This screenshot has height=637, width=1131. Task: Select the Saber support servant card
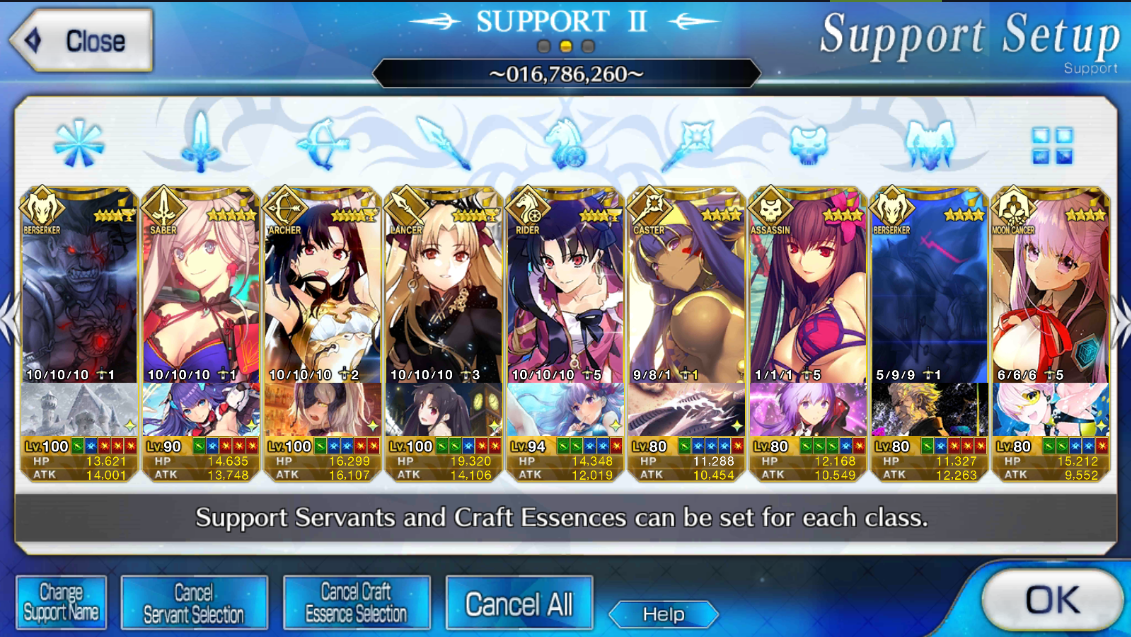[201, 290]
